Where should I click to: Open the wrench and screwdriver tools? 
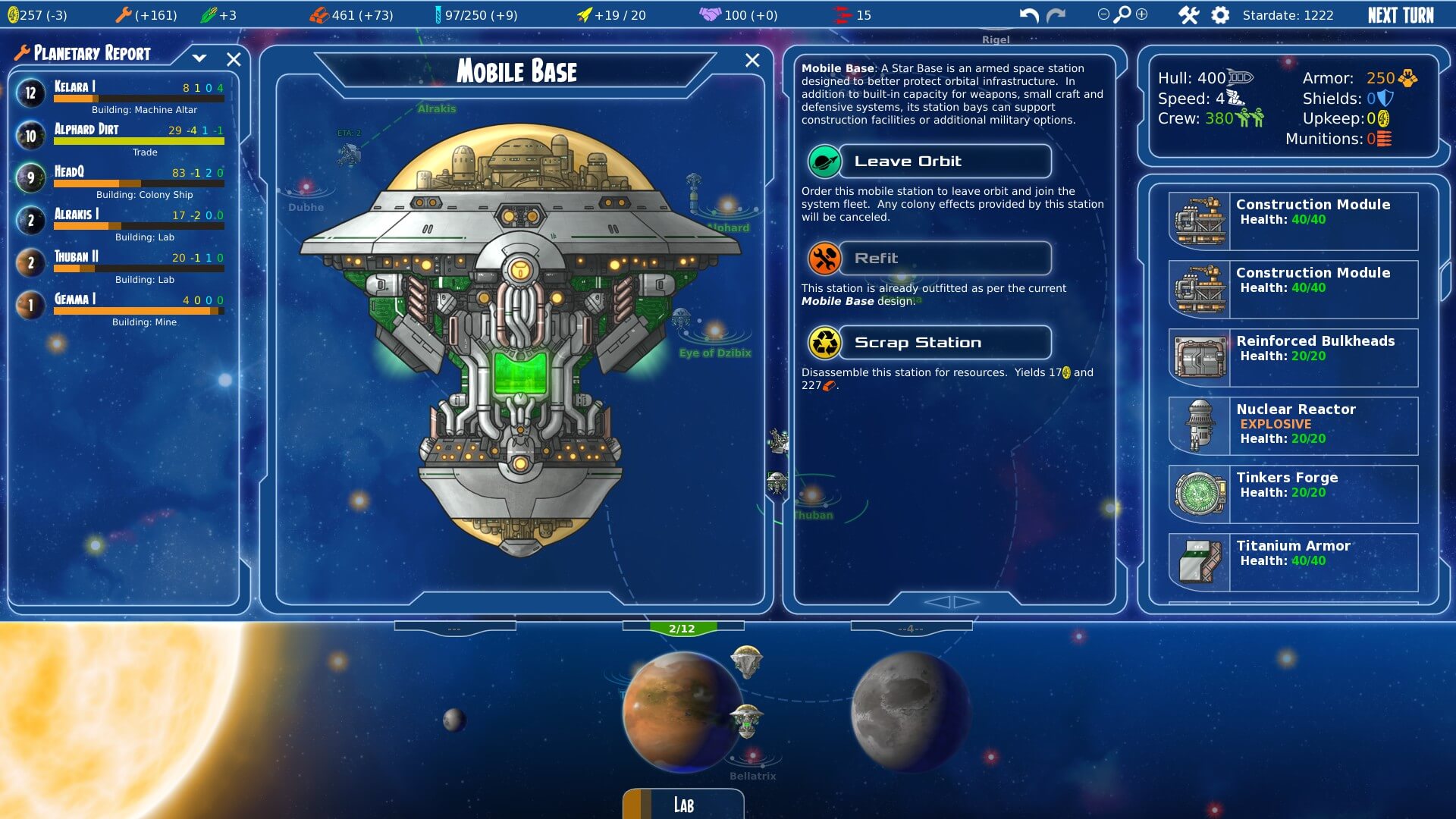[1188, 15]
